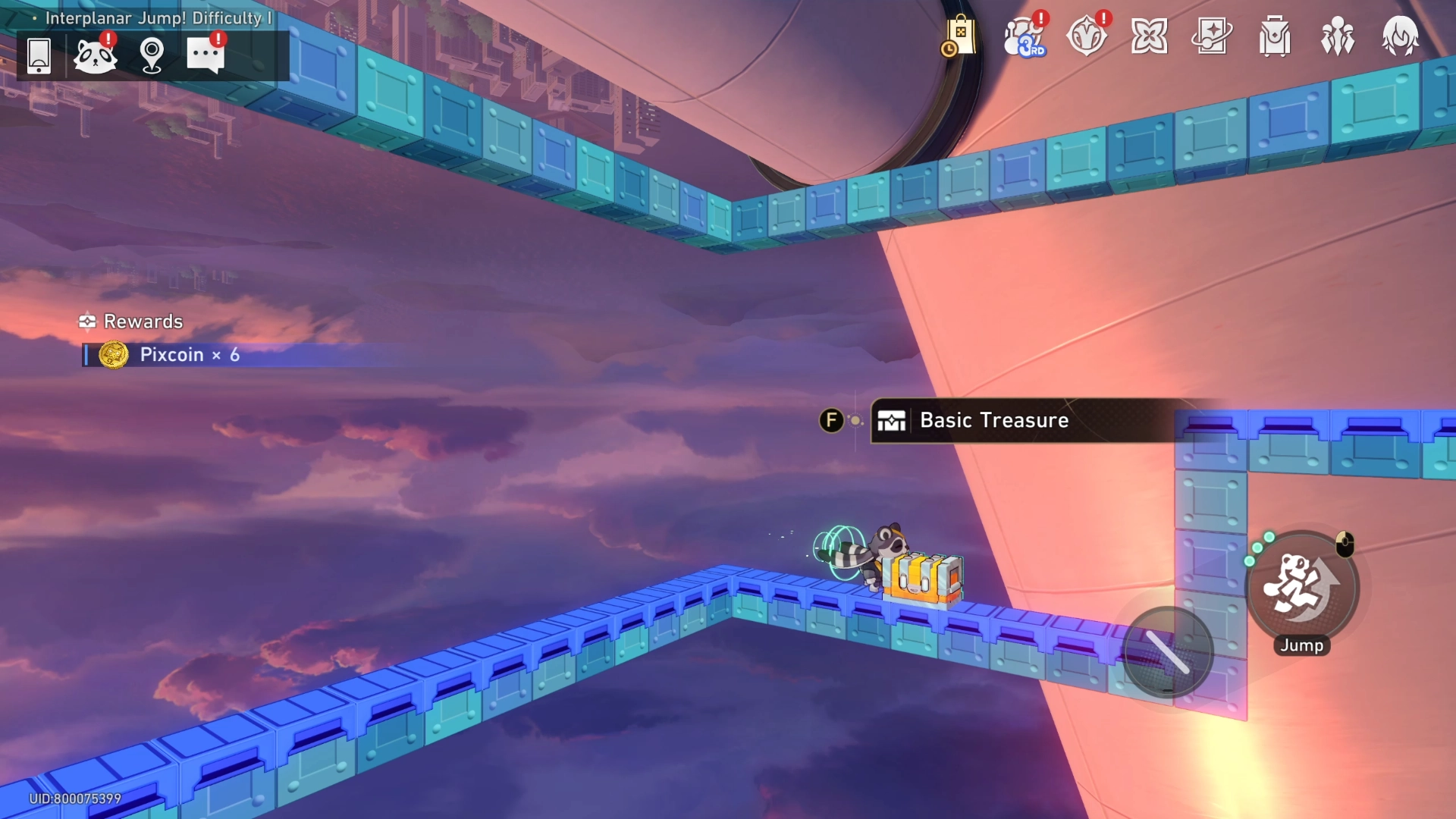Open the shield emblem icon with alert
Image resolution: width=1456 pixels, height=819 pixels.
pos(1087,36)
